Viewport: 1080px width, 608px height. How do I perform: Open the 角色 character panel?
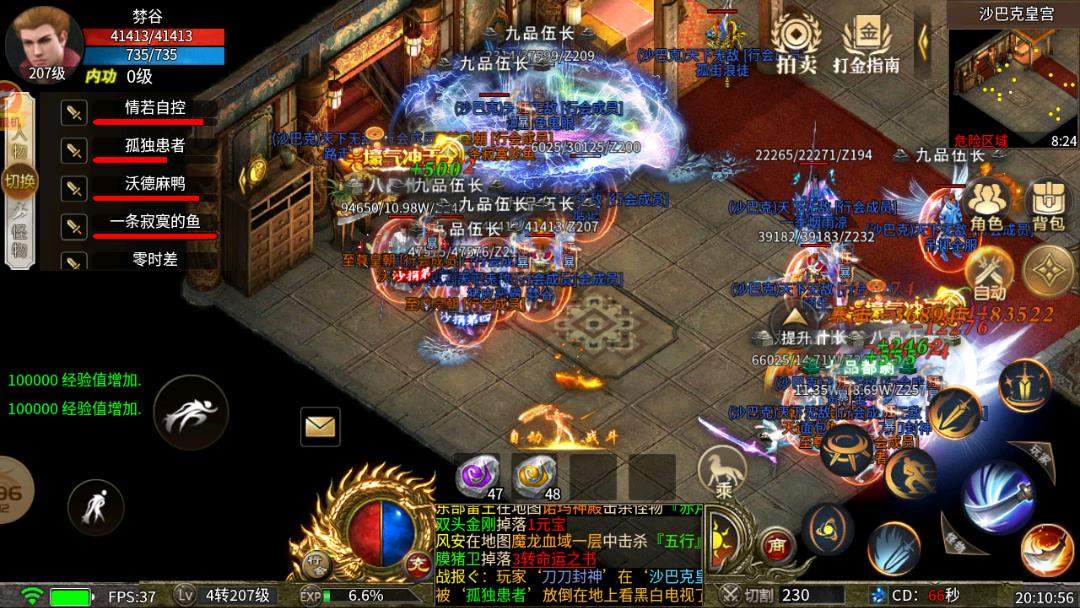pyautogui.click(x=985, y=205)
